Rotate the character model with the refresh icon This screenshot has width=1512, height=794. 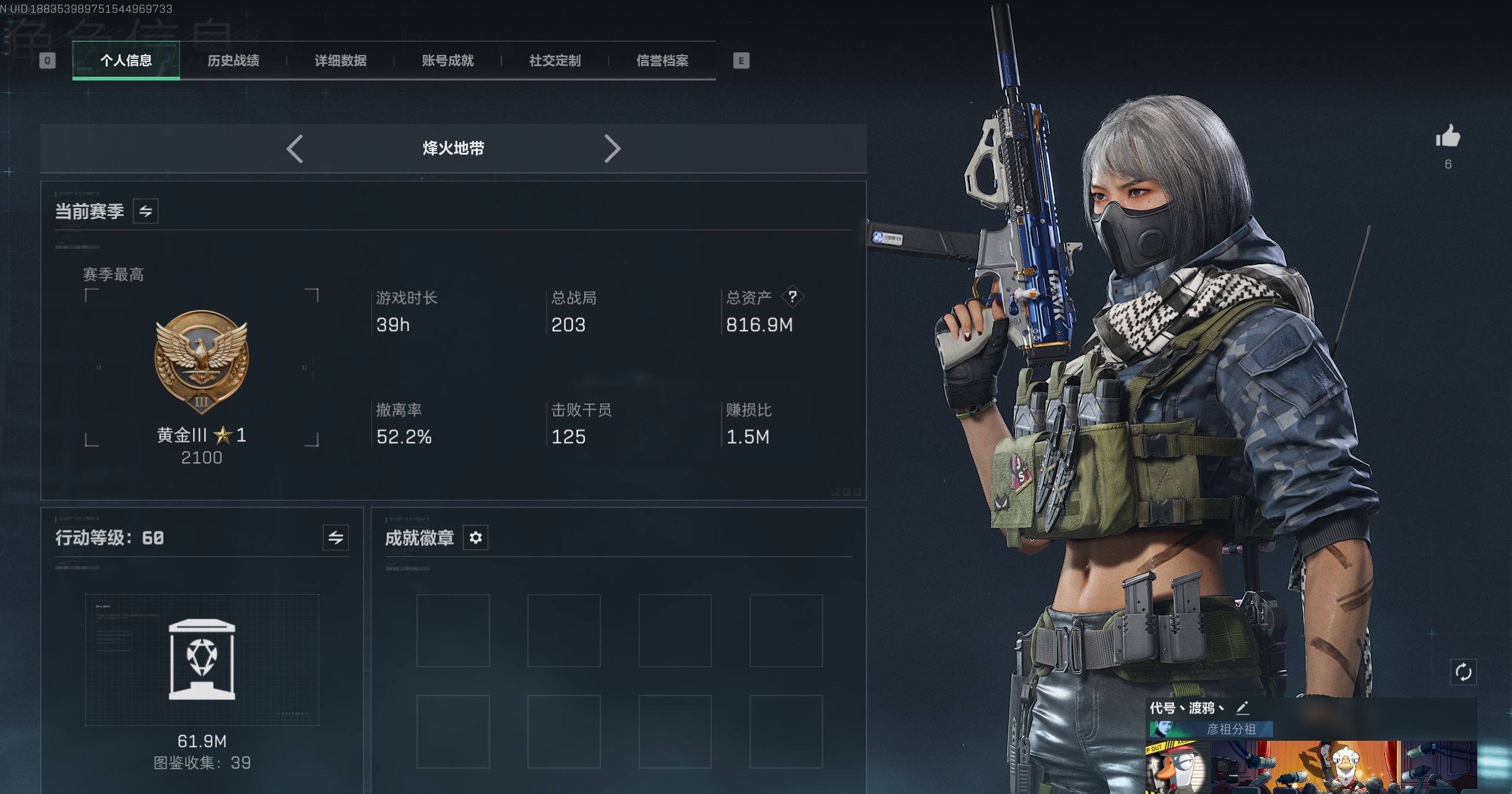(x=1463, y=672)
